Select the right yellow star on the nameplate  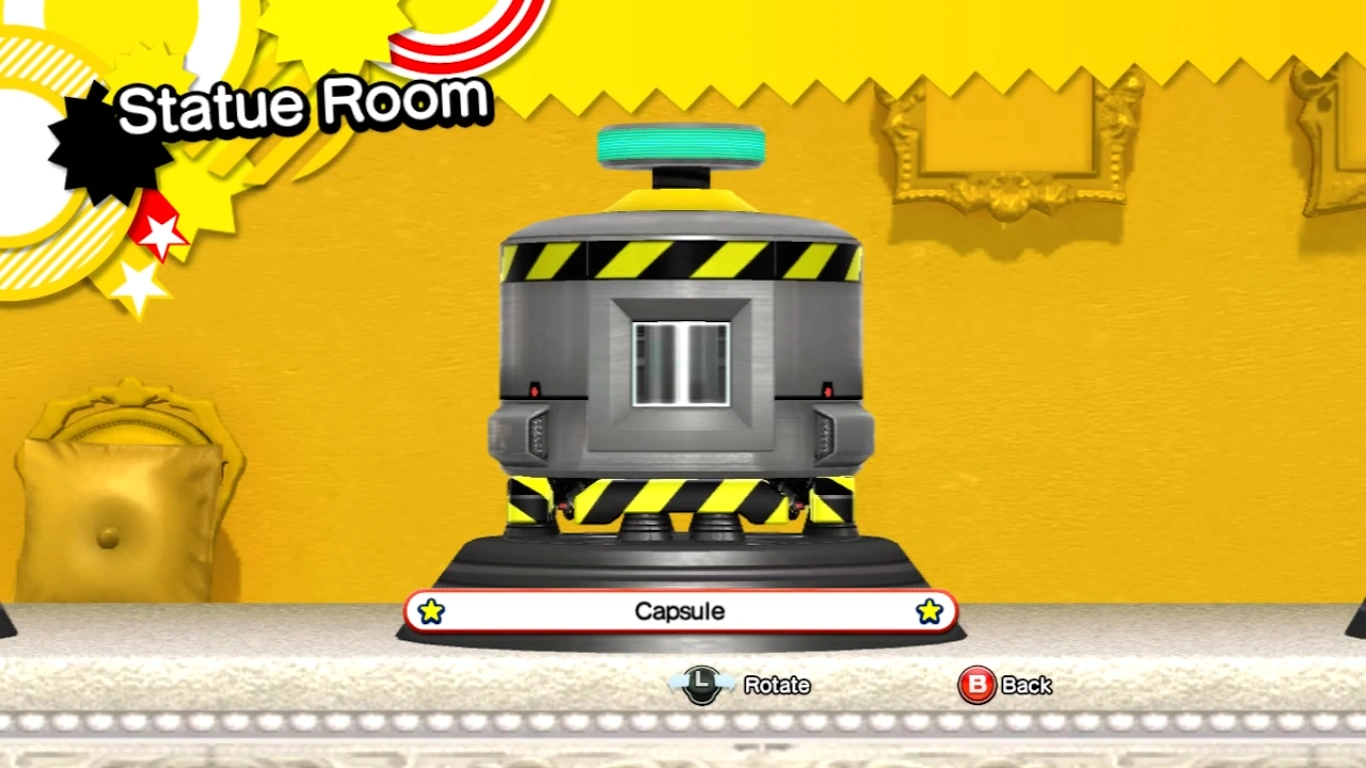(x=929, y=610)
